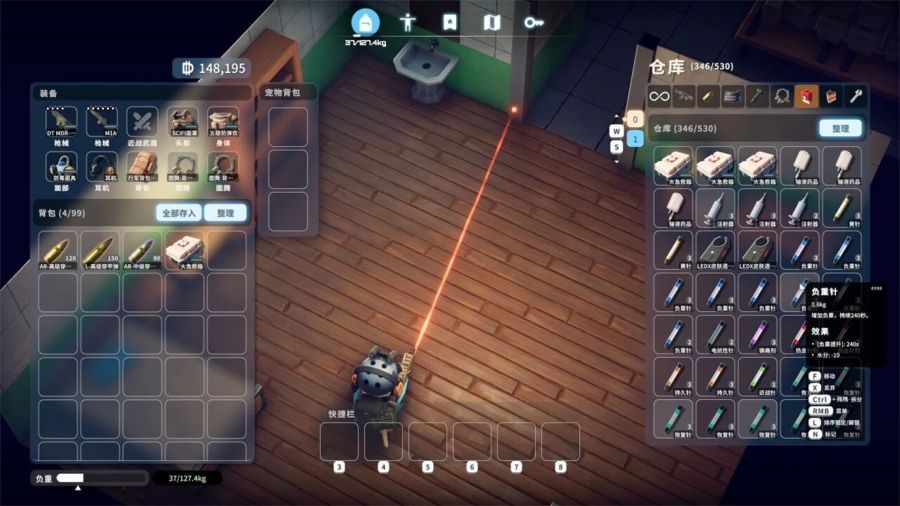Sort the warehouse with its 整理 button
Image resolution: width=900 pixels, height=506 pixels.
click(839, 129)
